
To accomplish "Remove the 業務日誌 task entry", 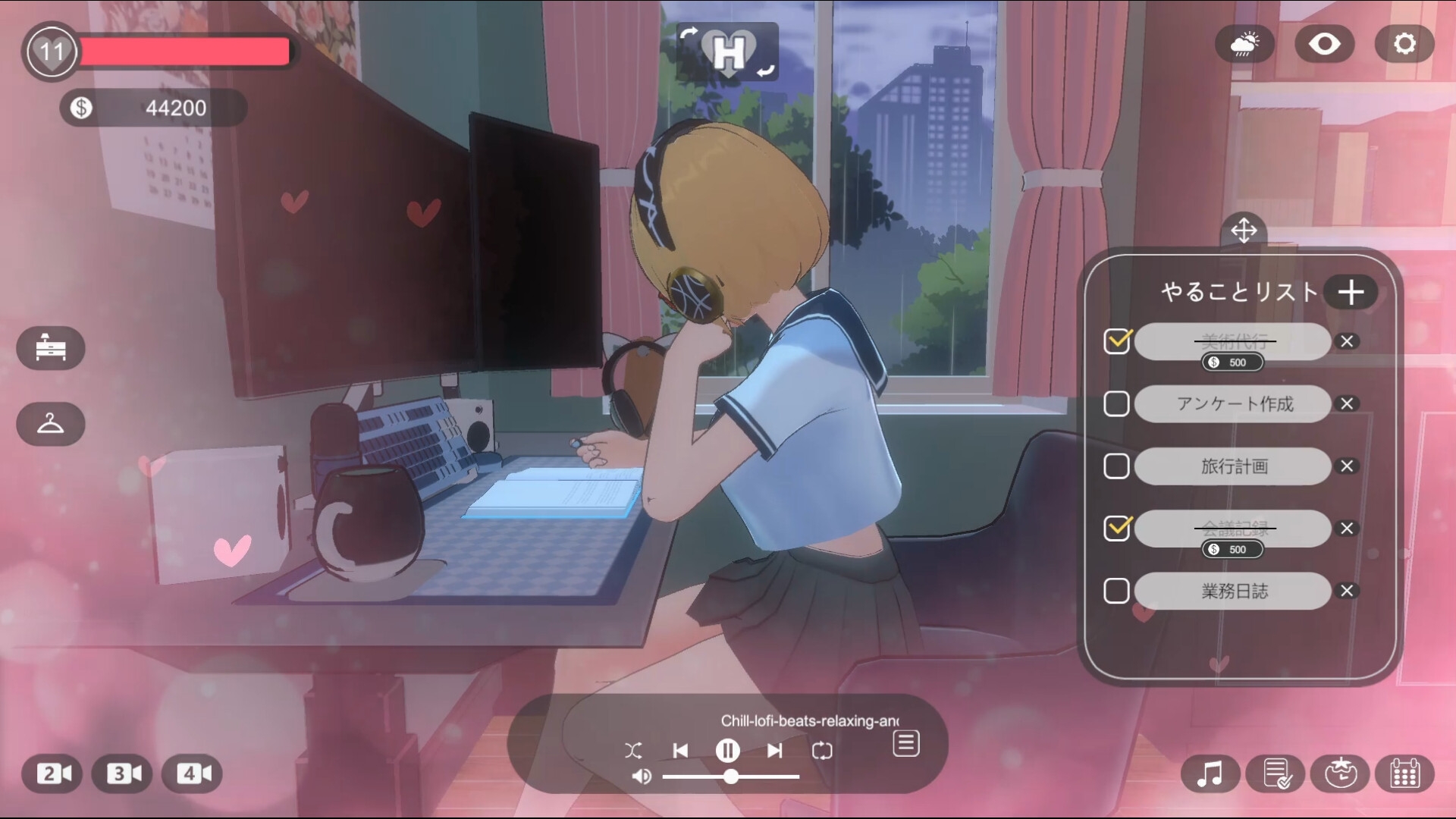I will [1347, 591].
